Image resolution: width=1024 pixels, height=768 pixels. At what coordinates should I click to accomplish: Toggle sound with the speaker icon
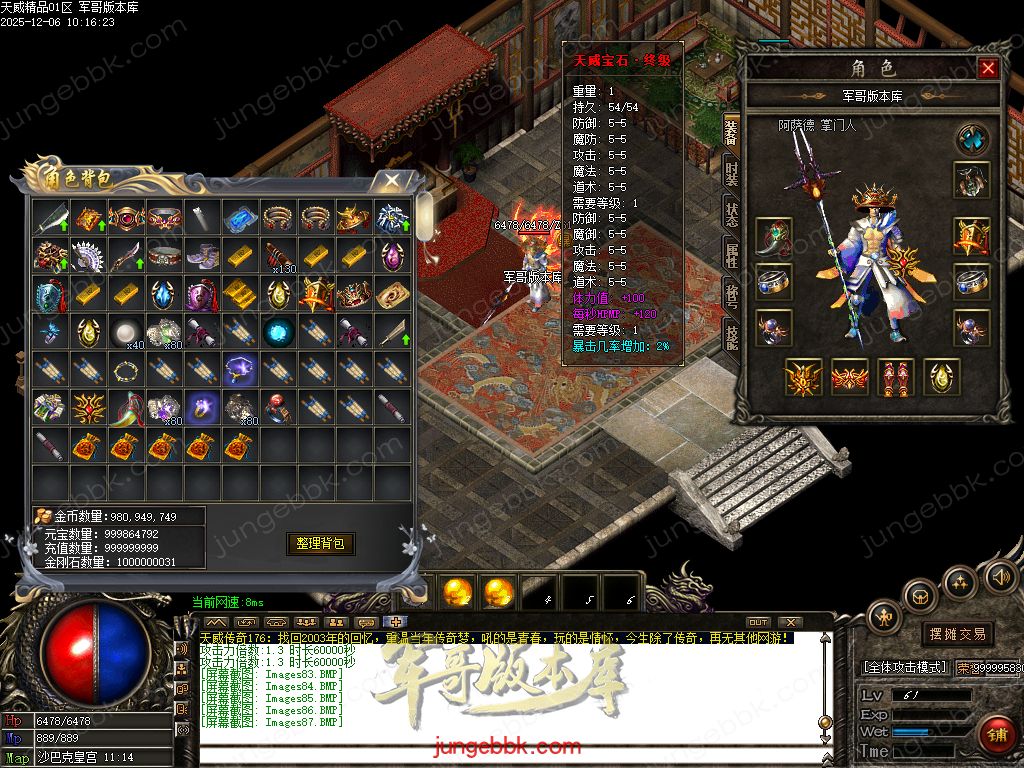point(1000,576)
